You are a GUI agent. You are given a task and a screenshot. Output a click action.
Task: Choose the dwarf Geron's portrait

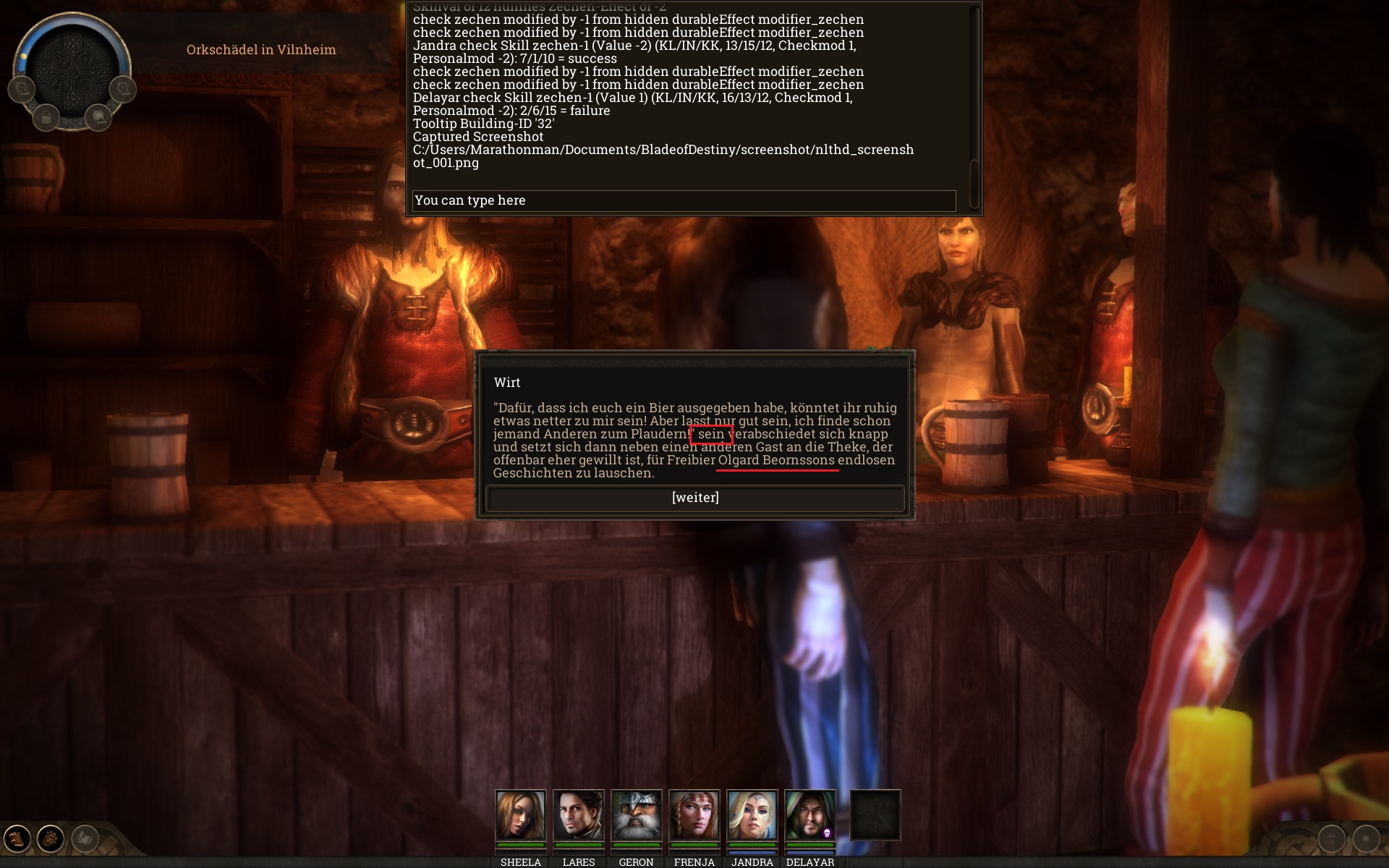[x=636, y=815]
